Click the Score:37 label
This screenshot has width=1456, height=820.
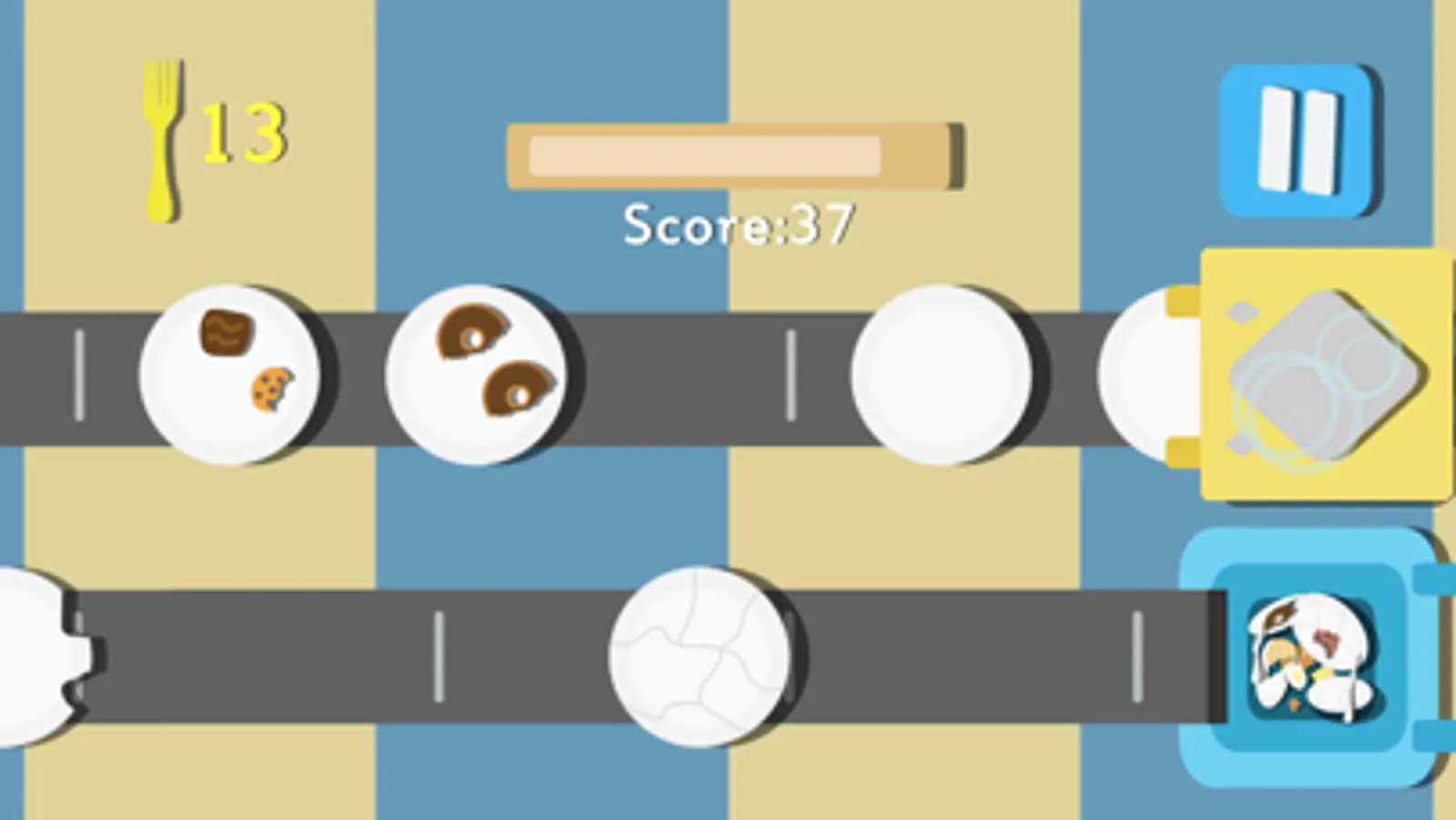click(x=738, y=223)
